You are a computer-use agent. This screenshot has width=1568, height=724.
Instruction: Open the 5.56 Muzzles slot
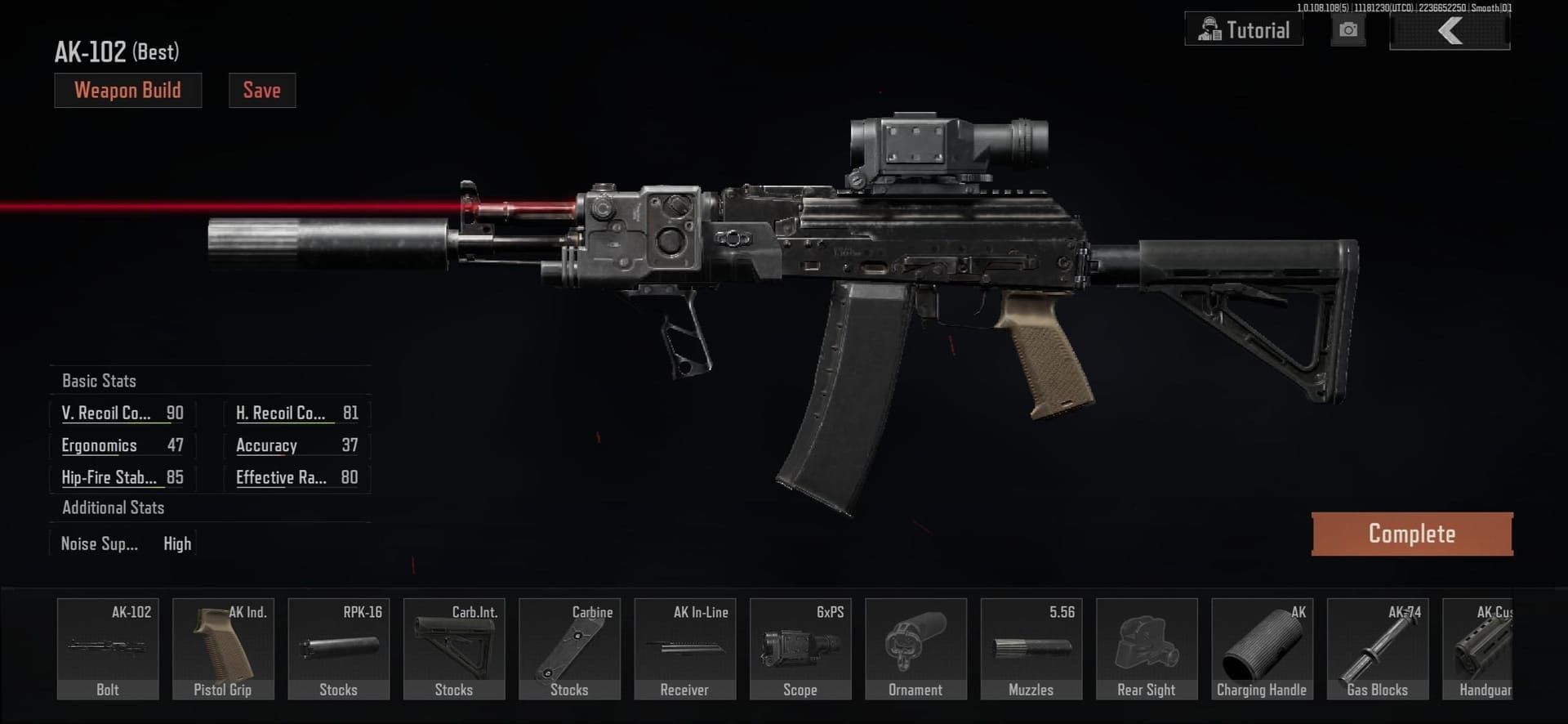1031,648
